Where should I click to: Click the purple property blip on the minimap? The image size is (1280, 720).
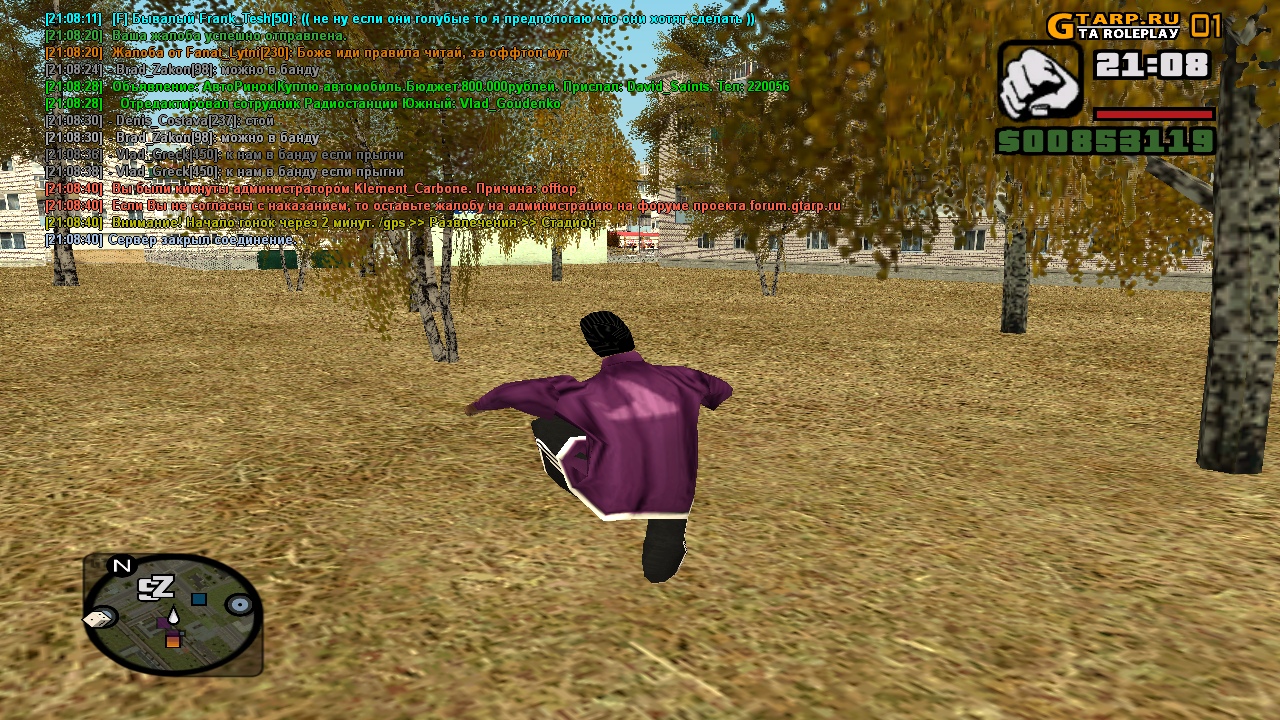164,622
